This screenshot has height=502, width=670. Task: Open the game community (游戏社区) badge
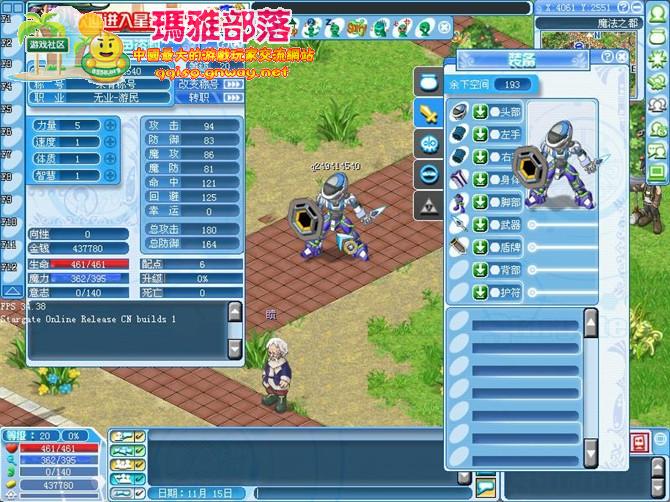(x=47, y=45)
